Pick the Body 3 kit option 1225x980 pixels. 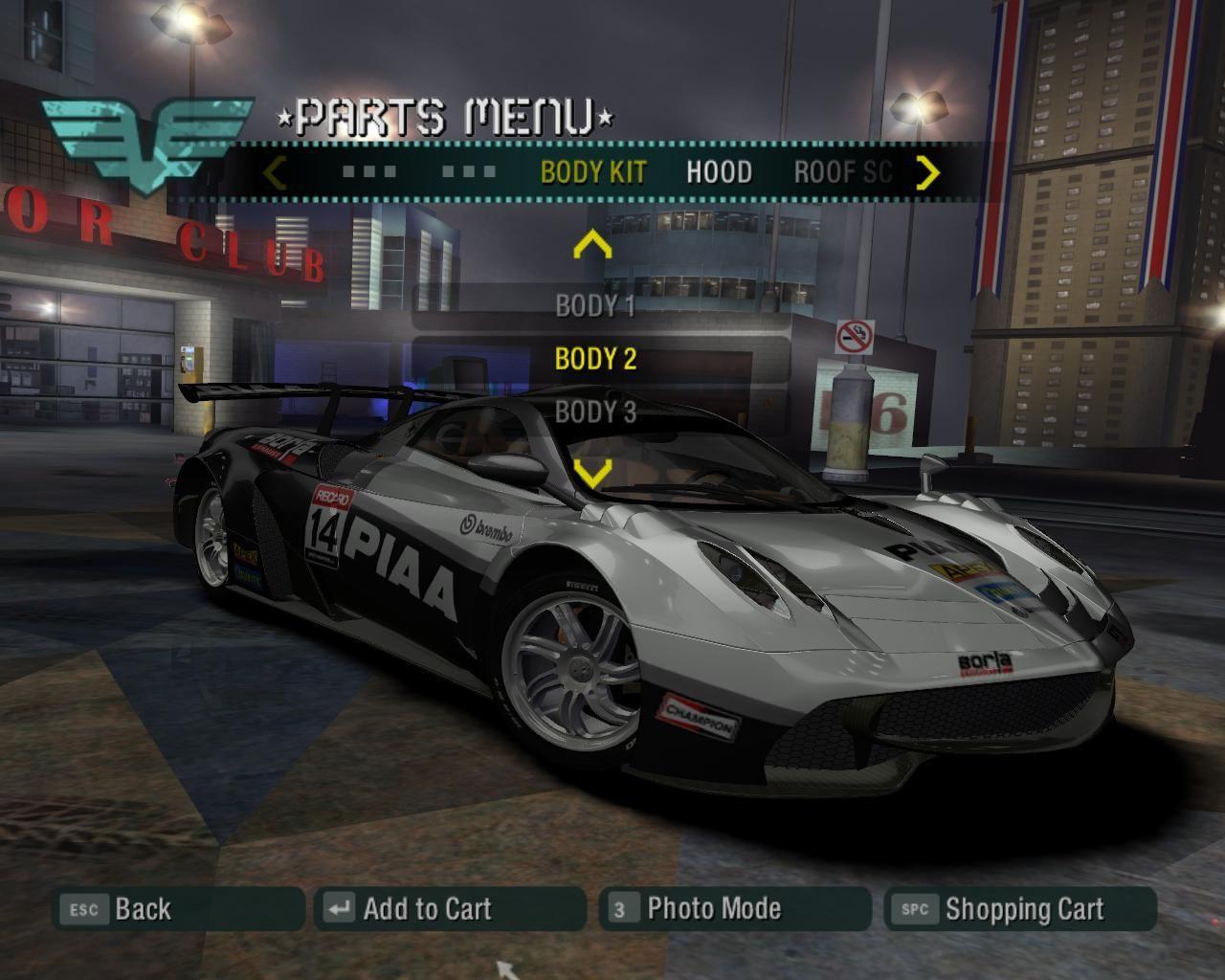[595, 412]
